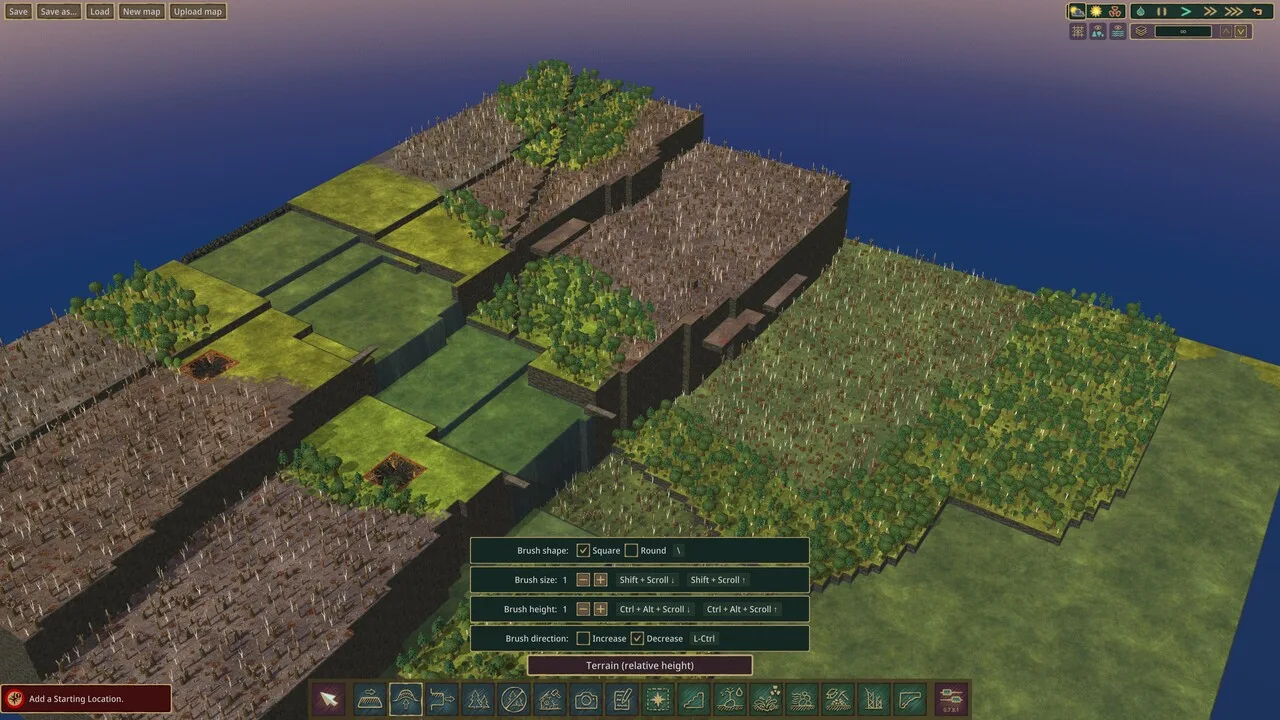Select the pine trees tool in the toolbar
This screenshot has width=1280, height=720.
click(478, 699)
